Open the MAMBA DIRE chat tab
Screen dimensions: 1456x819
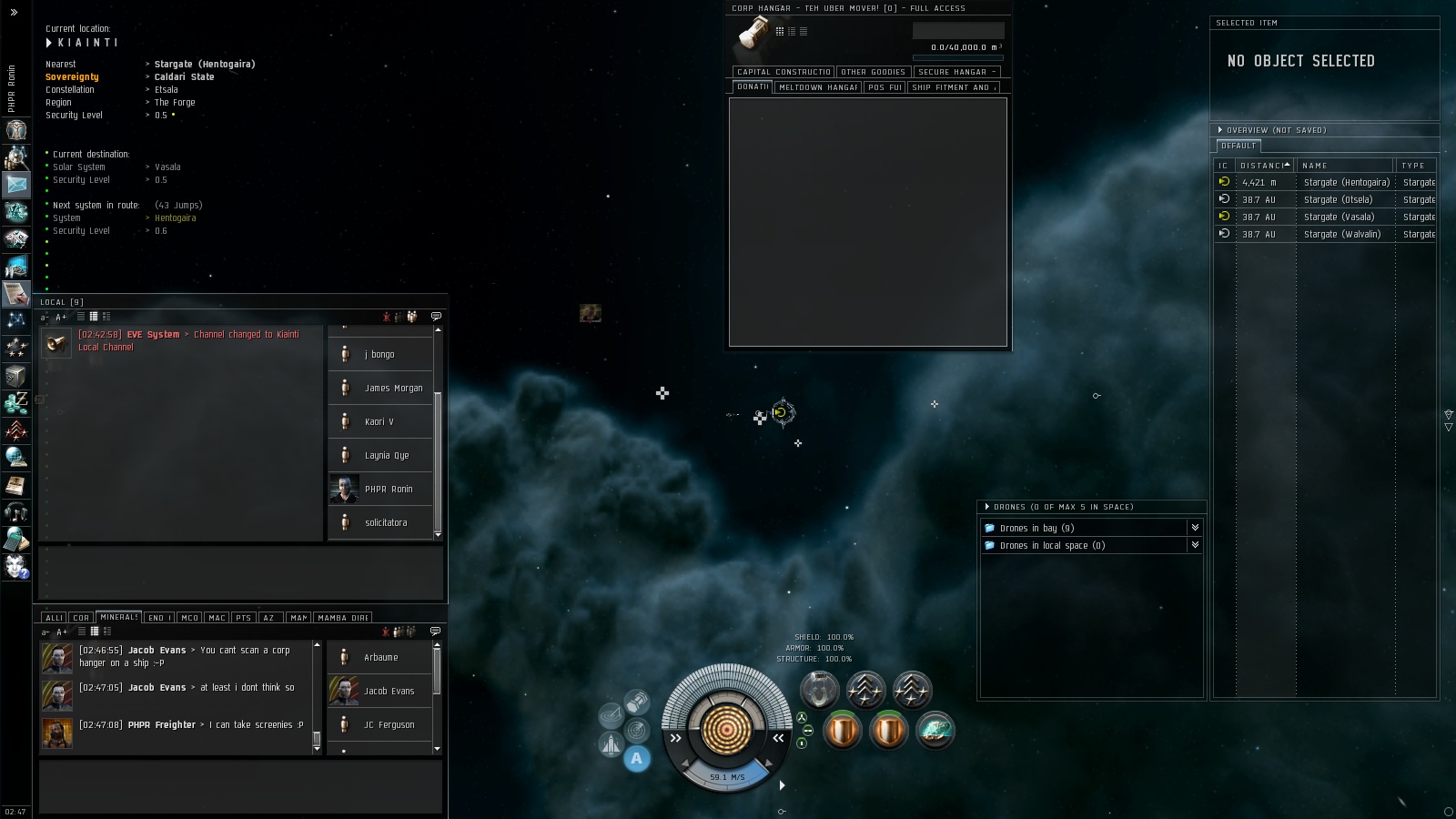(x=342, y=618)
